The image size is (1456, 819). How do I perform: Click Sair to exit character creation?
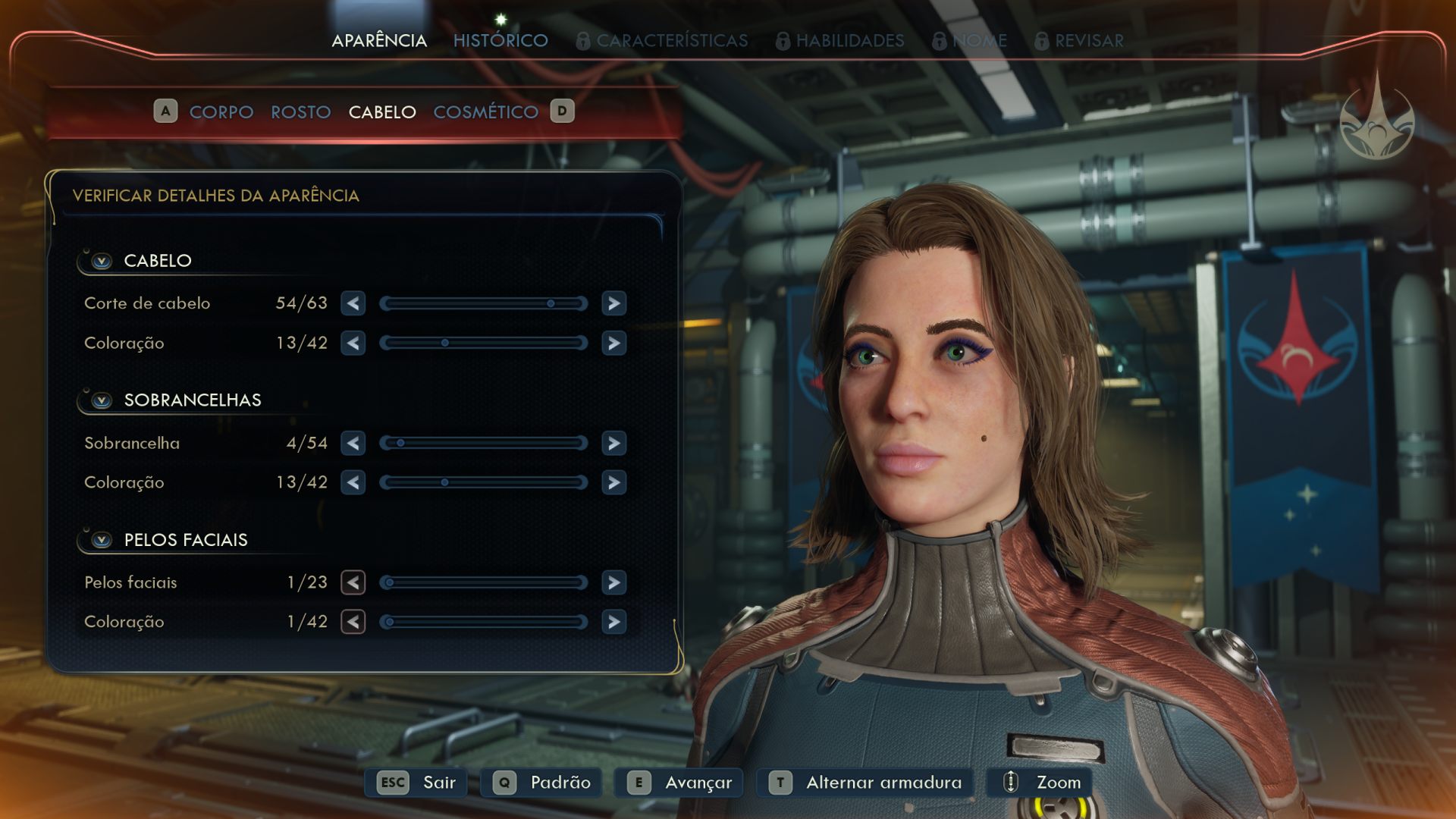pyautogui.click(x=417, y=783)
